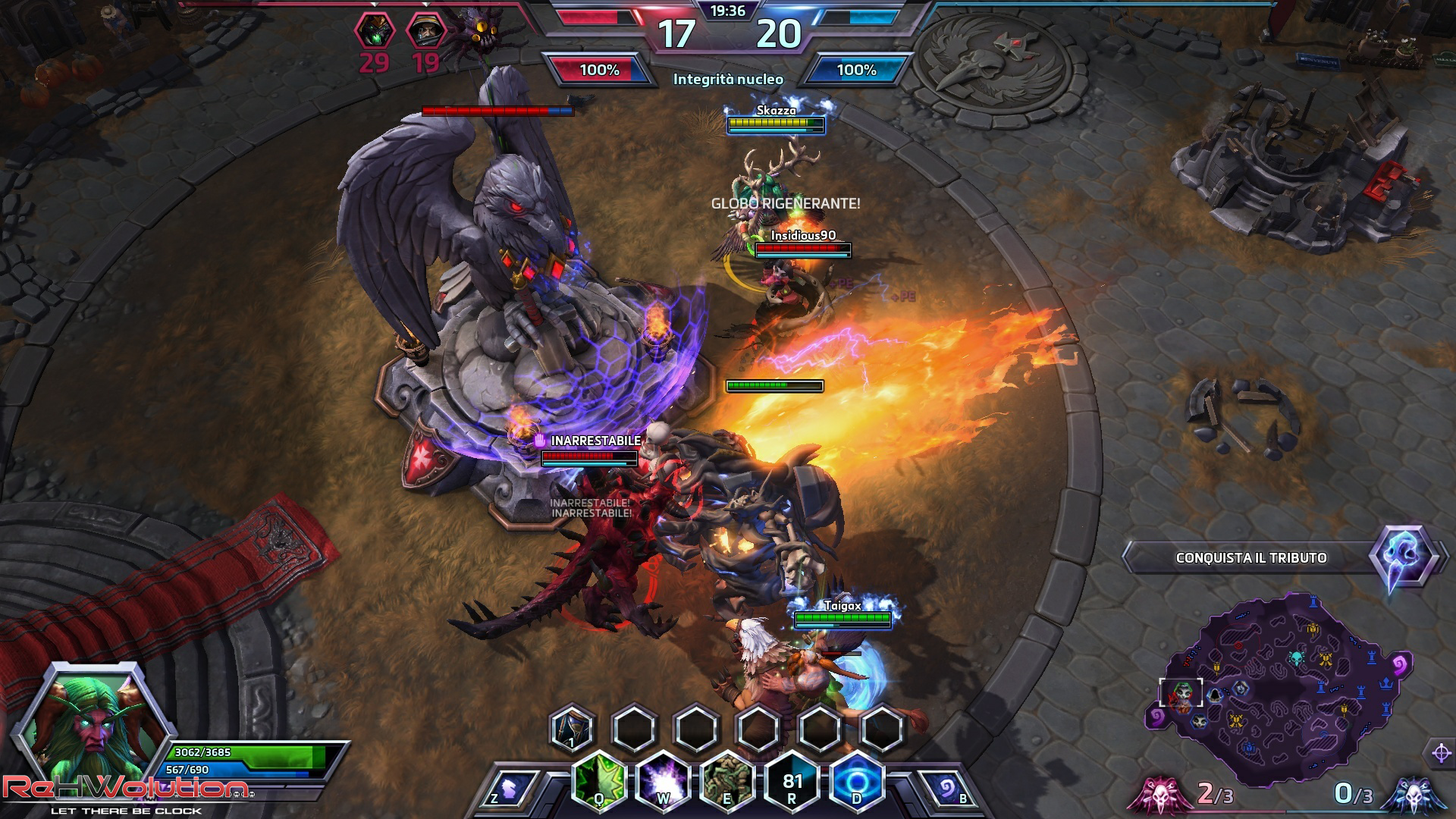Click the minimap

click(x=1282, y=690)
